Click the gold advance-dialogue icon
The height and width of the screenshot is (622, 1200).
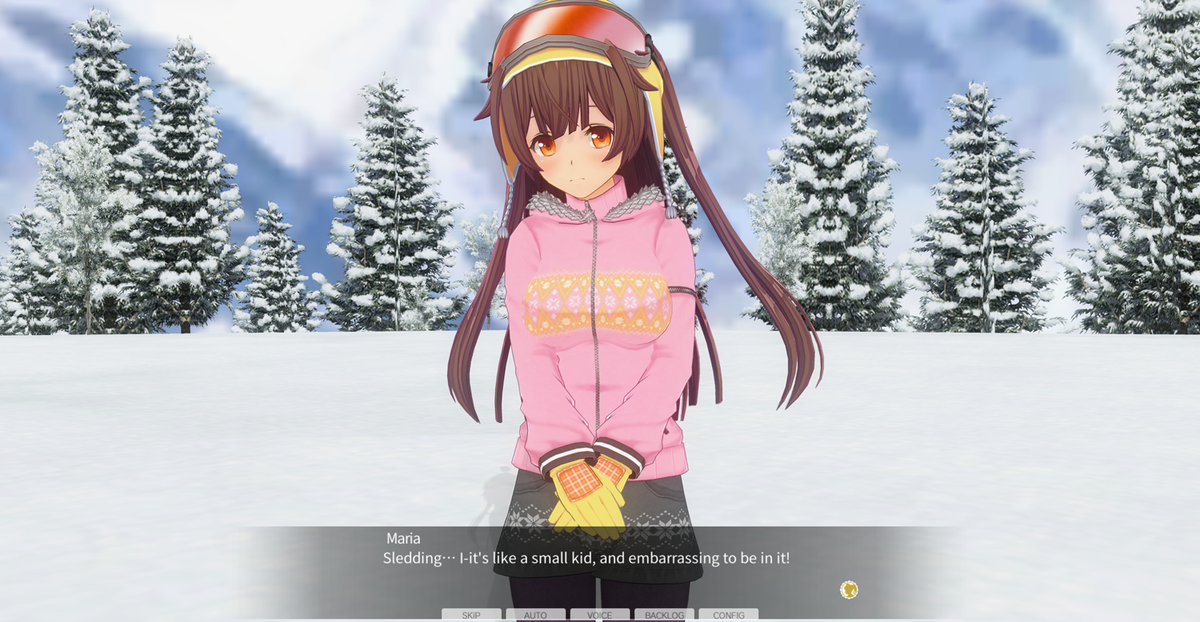(849, 590)
